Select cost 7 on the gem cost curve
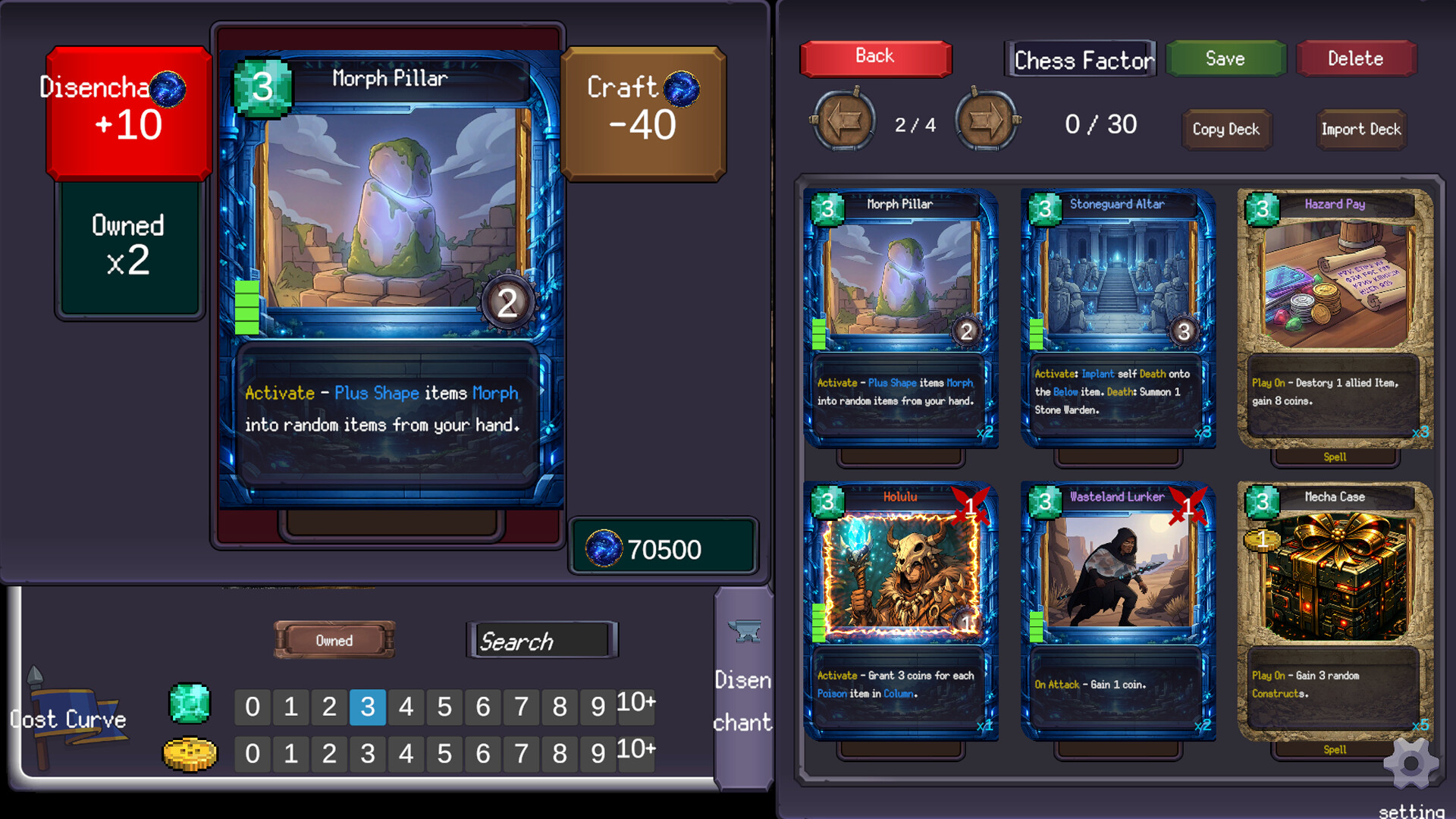The height and width of the screenshot is (819, 1456). coord(521,707)
